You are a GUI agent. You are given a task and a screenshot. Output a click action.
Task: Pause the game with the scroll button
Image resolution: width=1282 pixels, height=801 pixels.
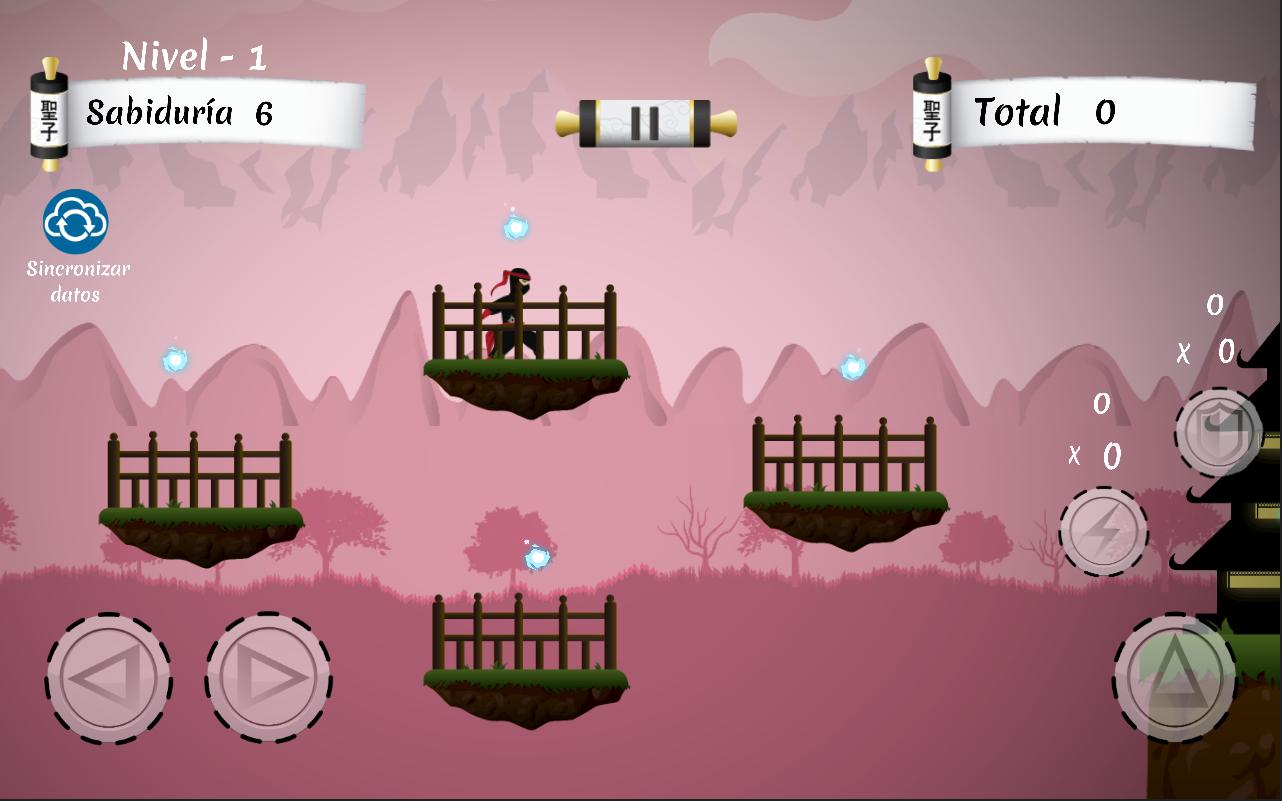(646, 123)
